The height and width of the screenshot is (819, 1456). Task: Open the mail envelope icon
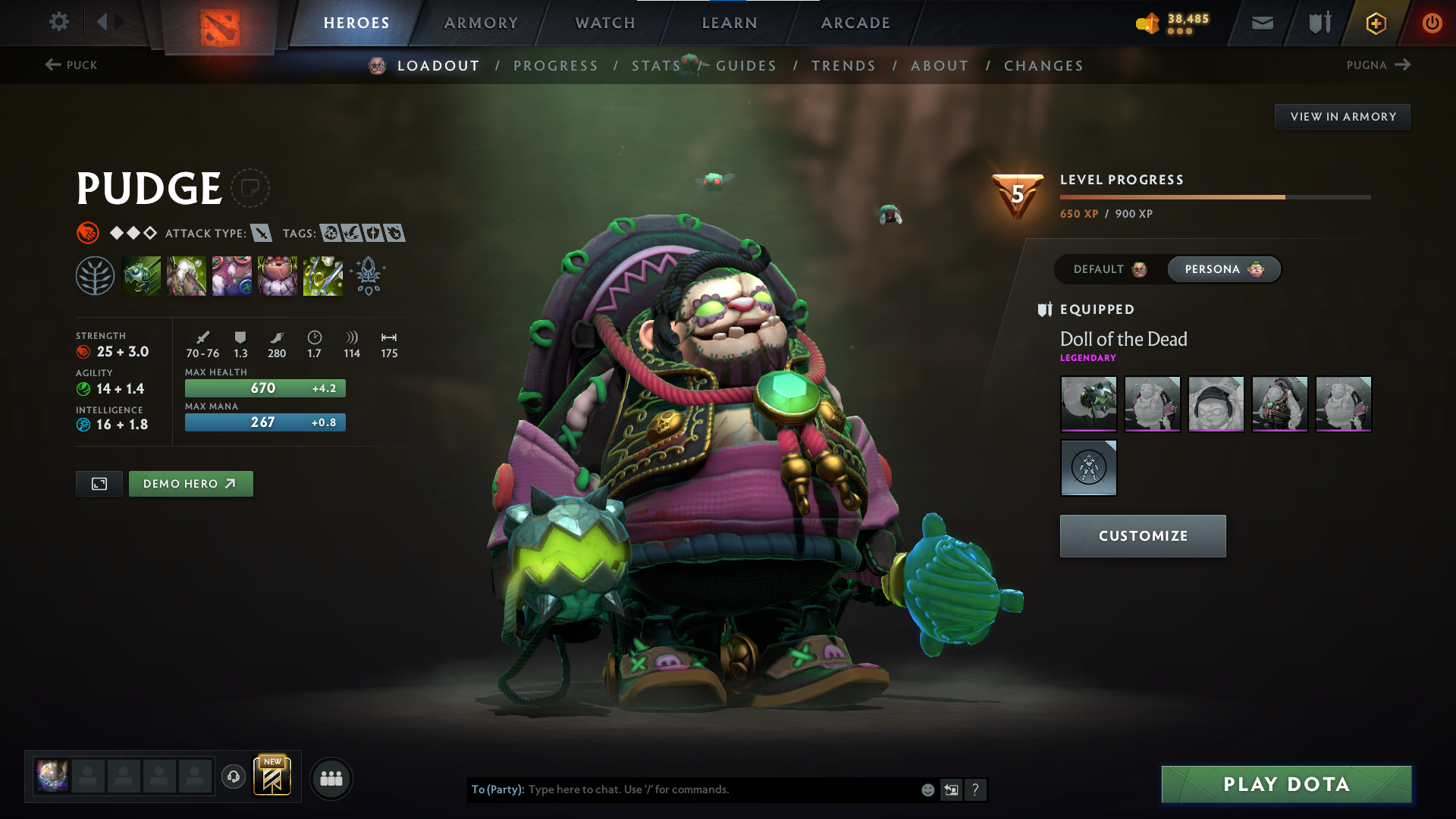[1261, 22]
